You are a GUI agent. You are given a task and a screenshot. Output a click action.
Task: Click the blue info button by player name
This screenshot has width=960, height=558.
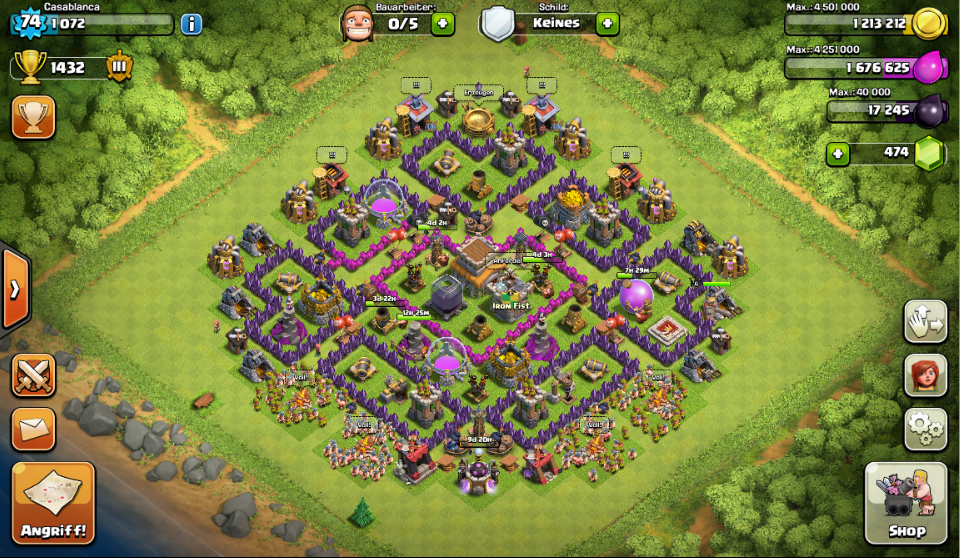191,24
